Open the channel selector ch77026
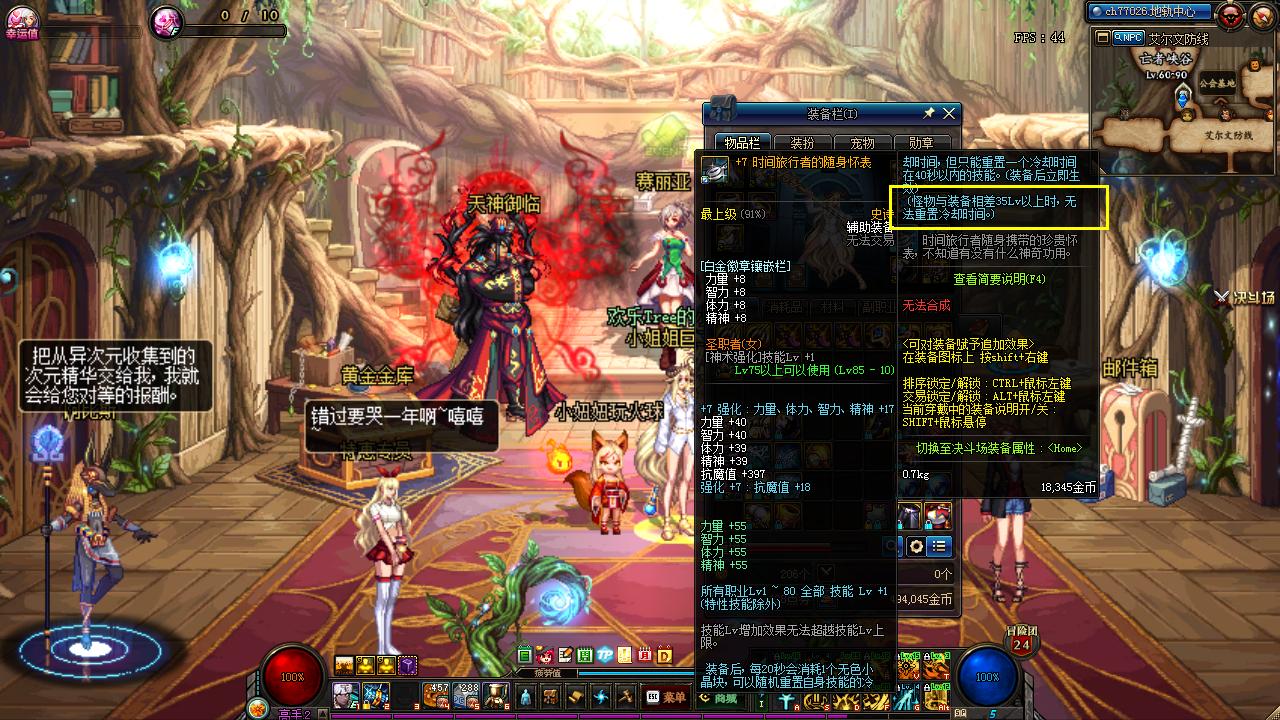This screenshot has height=720, width=1280. (1150, 12)
